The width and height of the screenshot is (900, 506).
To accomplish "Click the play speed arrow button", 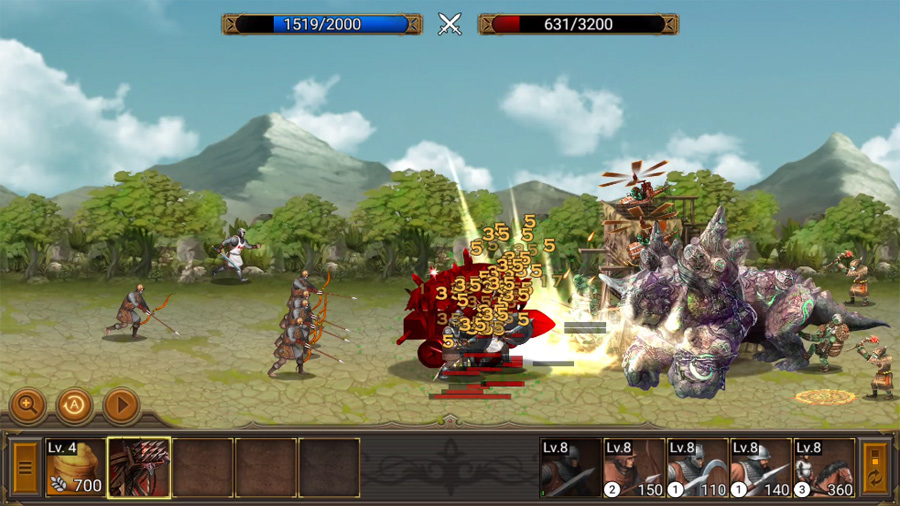I will tap(121, 405).
